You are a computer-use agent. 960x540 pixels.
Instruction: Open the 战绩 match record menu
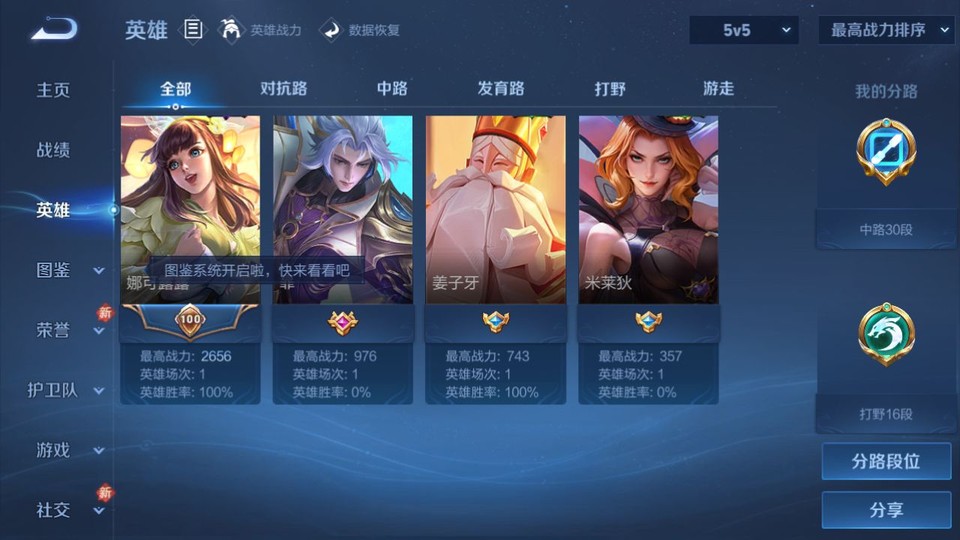tap(54, 150)
